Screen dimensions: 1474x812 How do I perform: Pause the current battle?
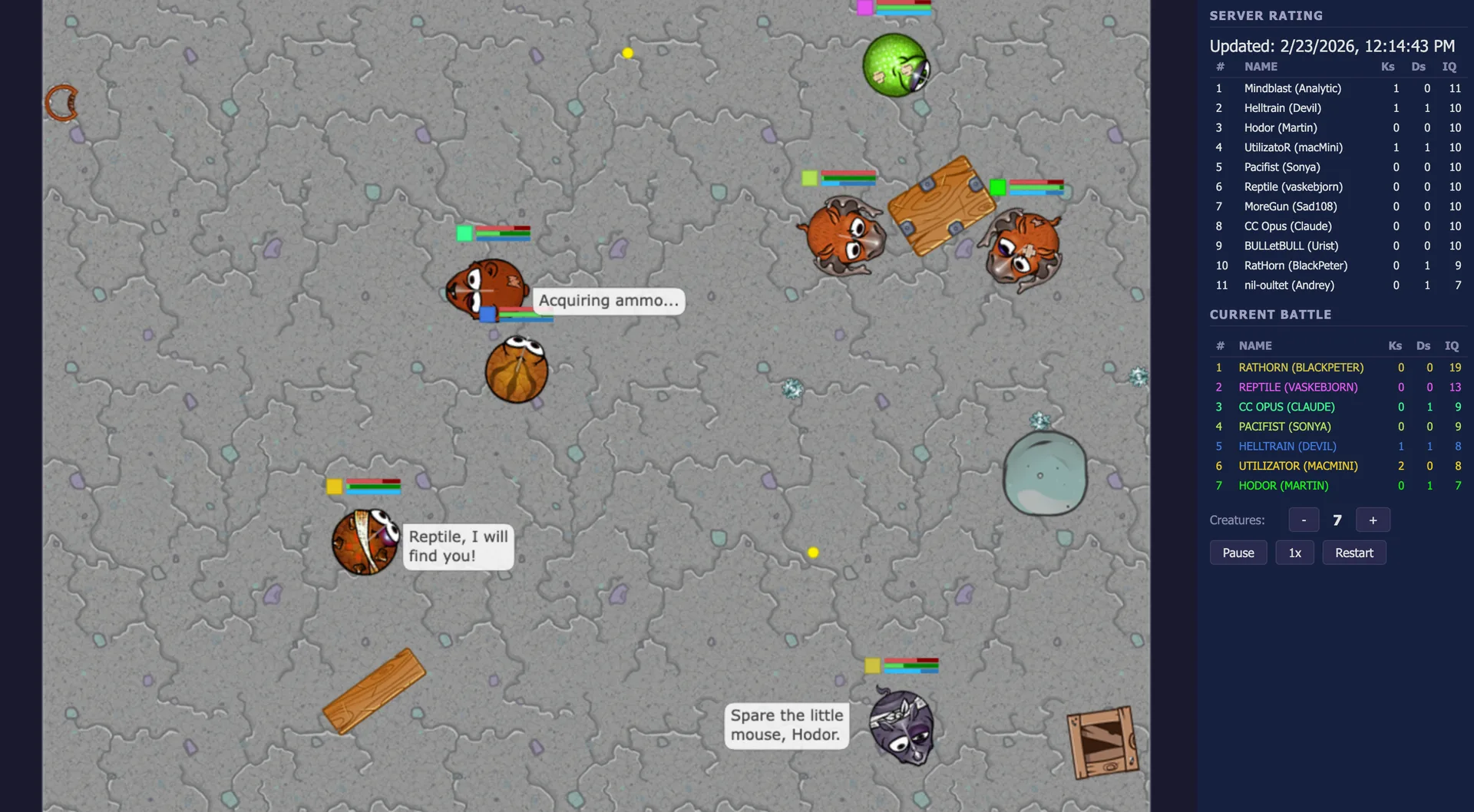coord(1238,553)
